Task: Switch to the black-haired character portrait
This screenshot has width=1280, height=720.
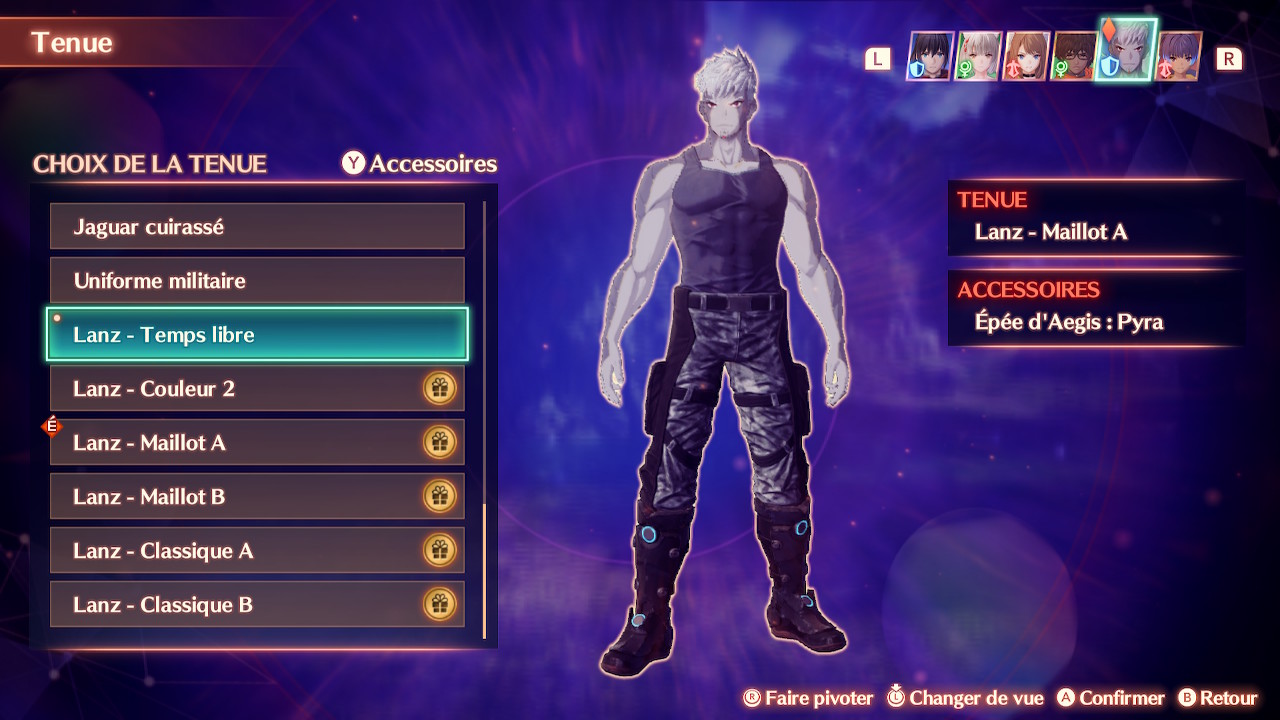Action: (x=929, y=57)
